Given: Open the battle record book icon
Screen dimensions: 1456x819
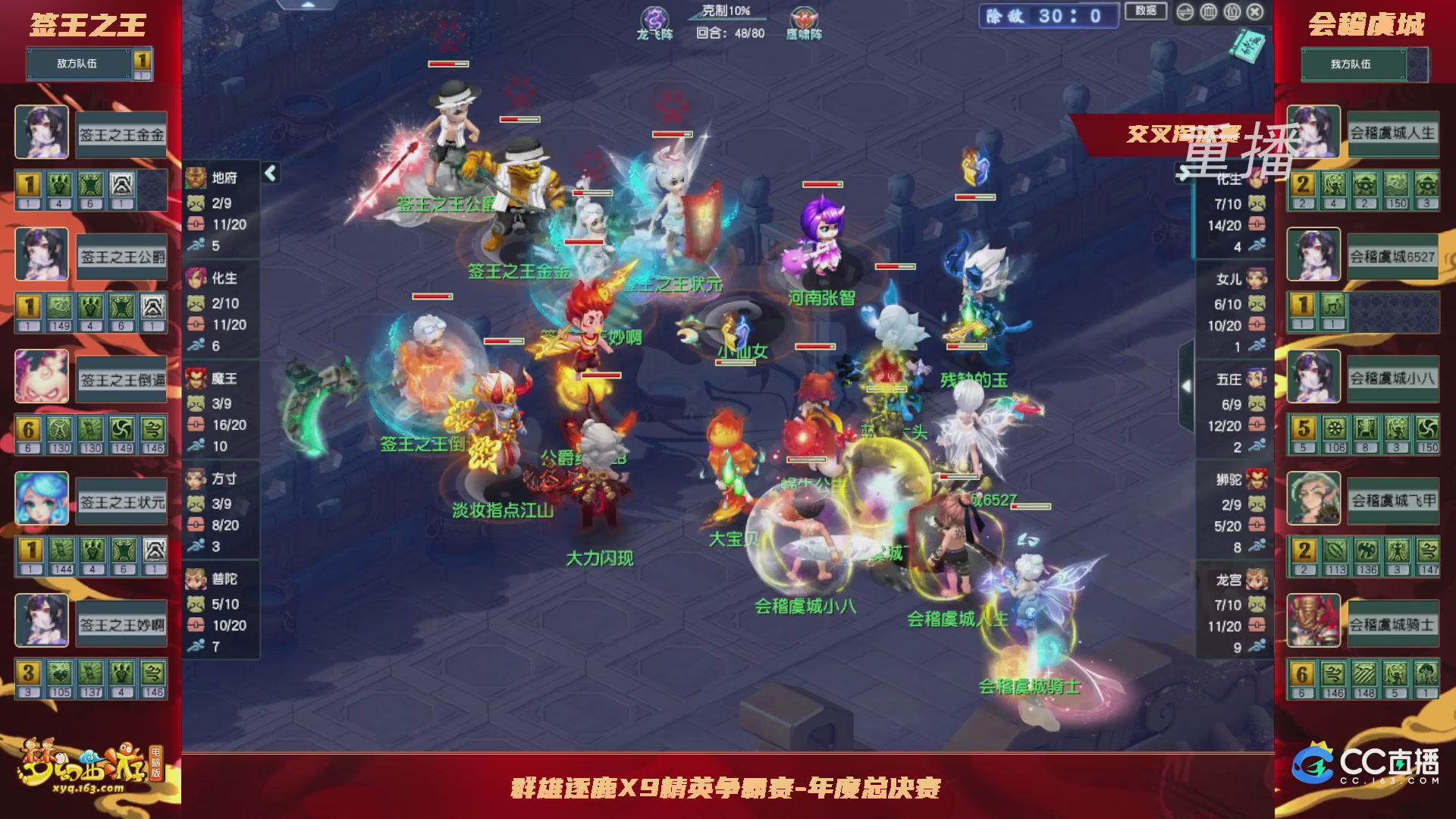Looking at the screenshot, I should tap(1247, 45).
